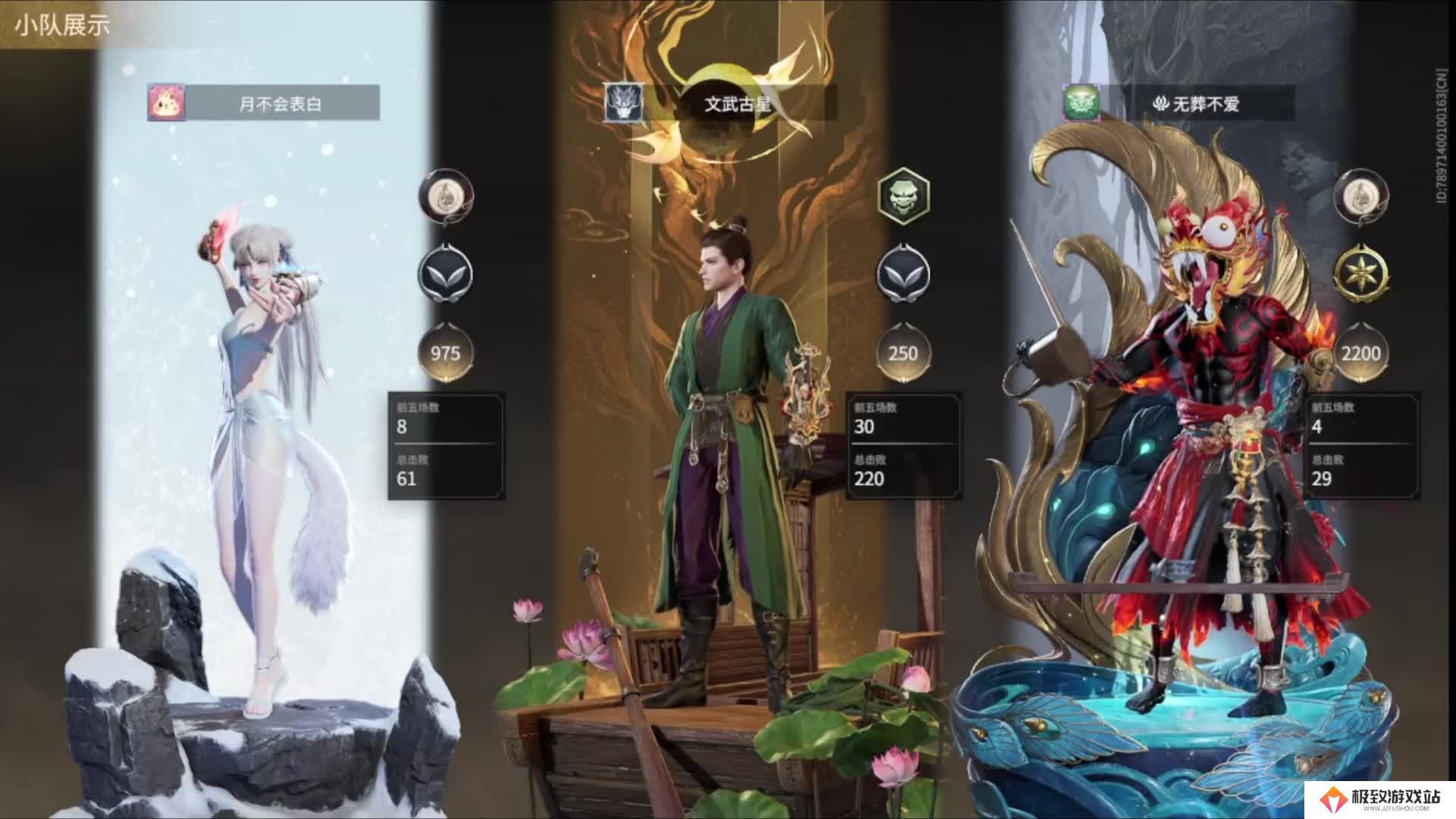Select the 月不会表白 name banner
The height and width of the screenshot is (819, 1456).
[x=281, y=103]
